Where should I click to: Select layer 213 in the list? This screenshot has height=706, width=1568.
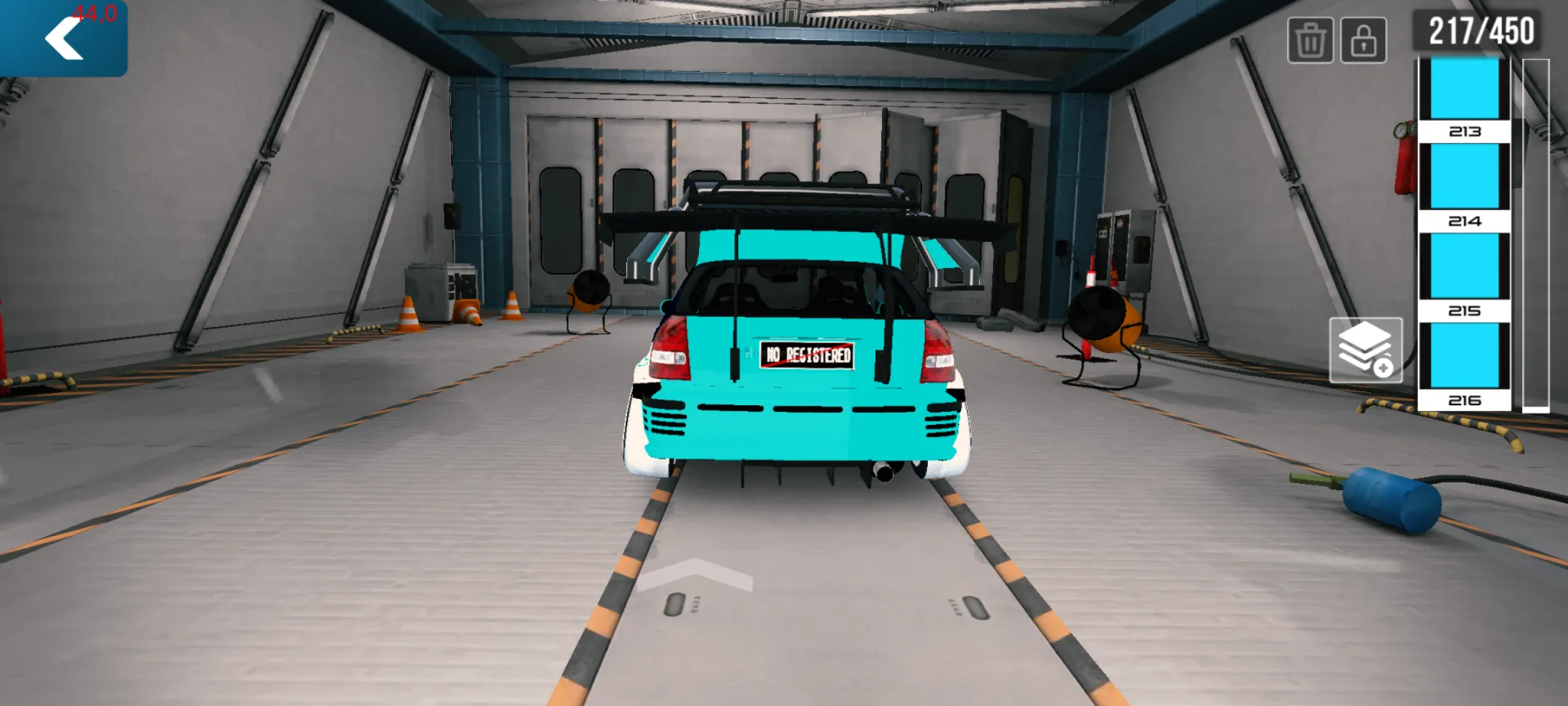click(x=1464, y=98)
